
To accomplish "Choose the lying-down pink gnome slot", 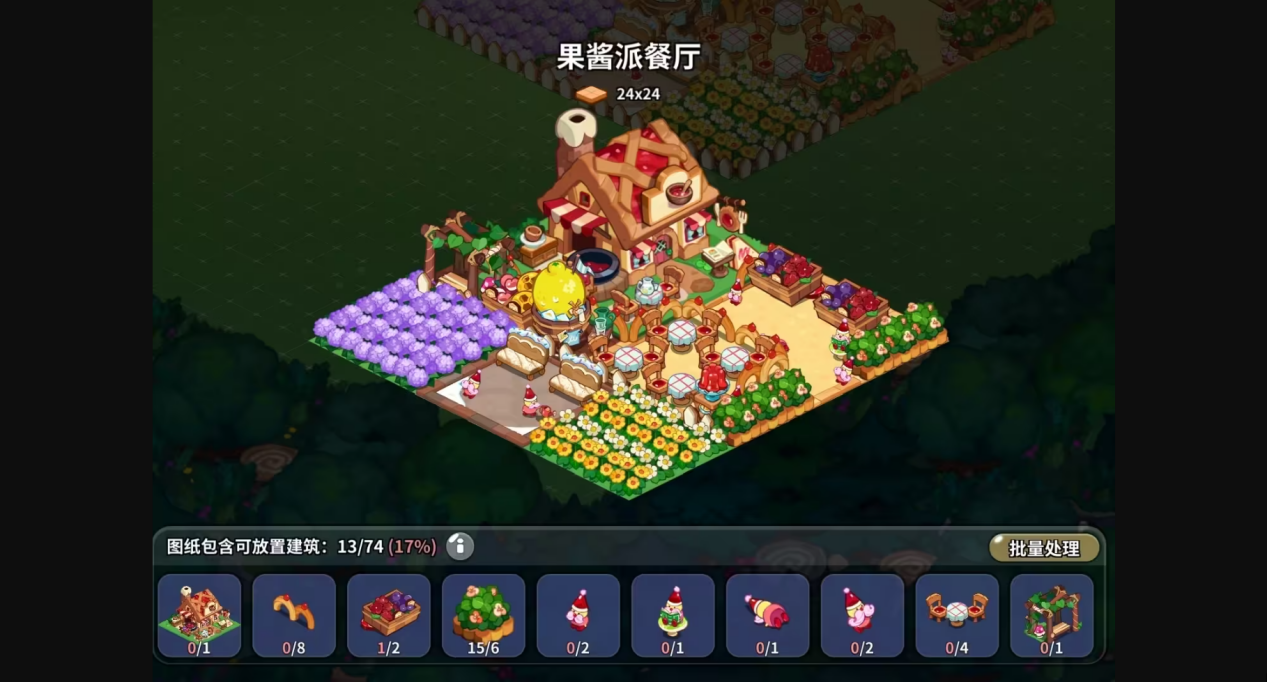I will [767, 615].
